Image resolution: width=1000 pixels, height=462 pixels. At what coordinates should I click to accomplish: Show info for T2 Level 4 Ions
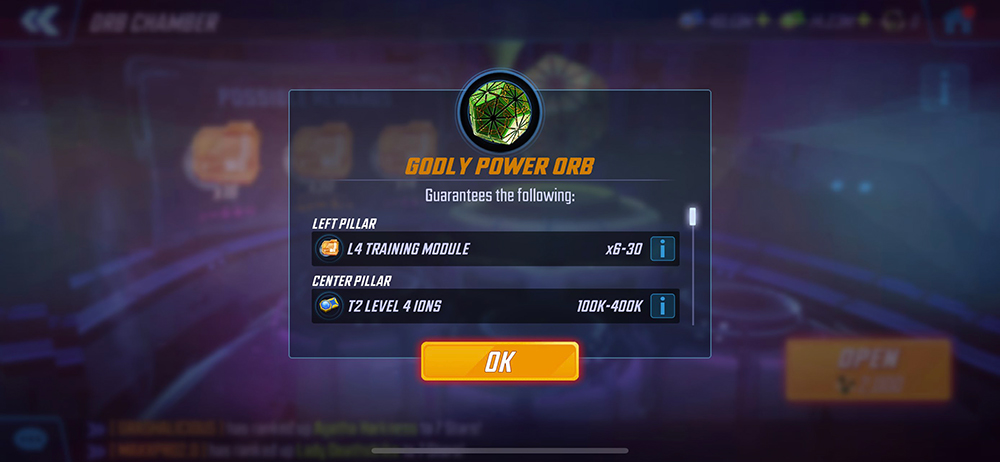(x=662, y=306)
